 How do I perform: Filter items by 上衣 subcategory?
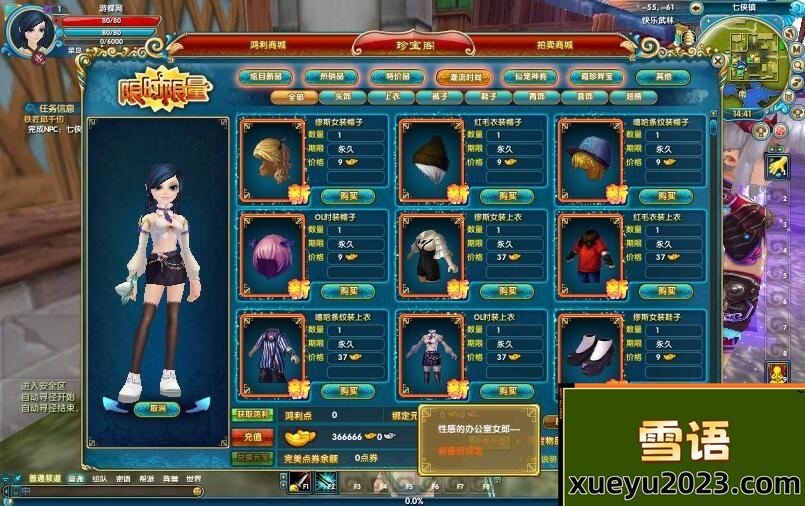pyautogui.click(x=391, y=97)
